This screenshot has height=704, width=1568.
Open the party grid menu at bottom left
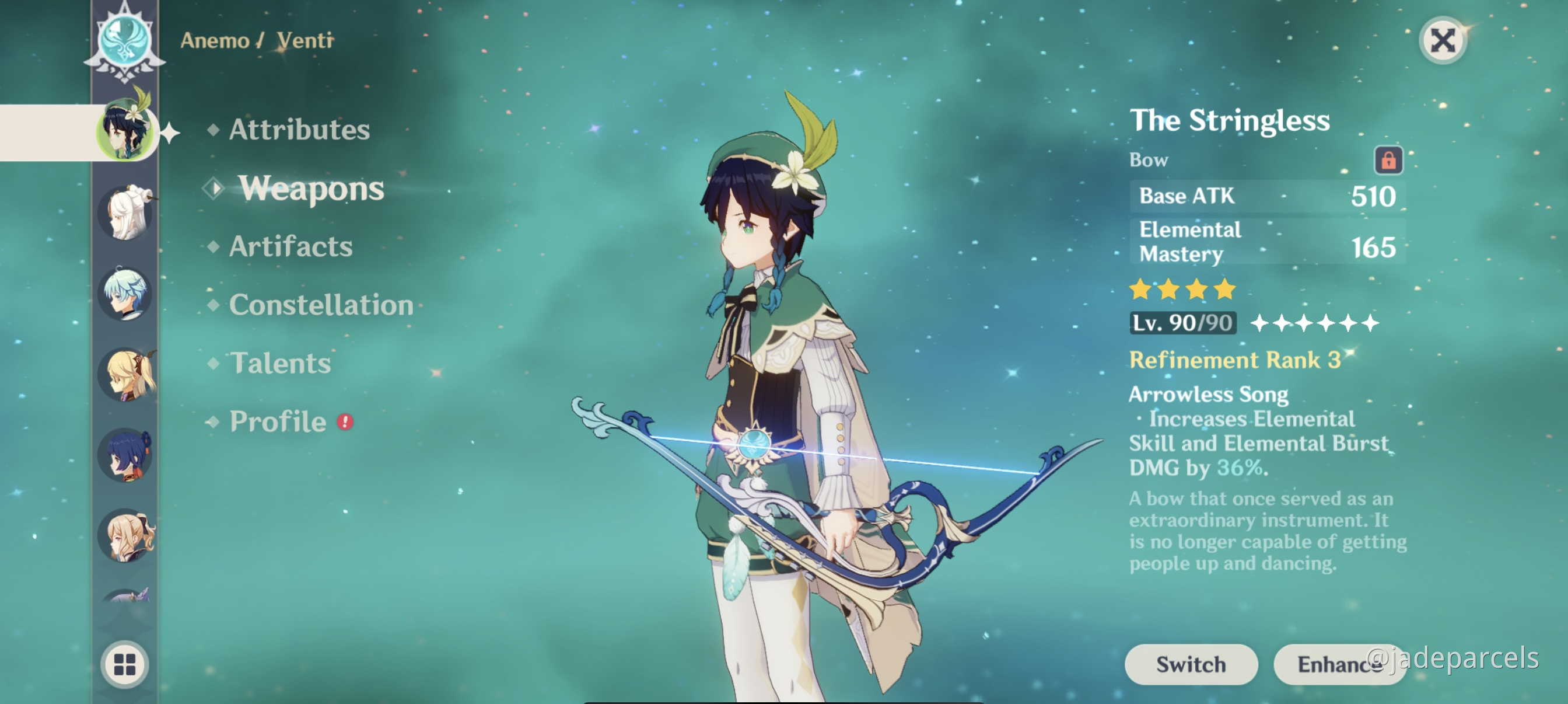click(x=126, y=665)
